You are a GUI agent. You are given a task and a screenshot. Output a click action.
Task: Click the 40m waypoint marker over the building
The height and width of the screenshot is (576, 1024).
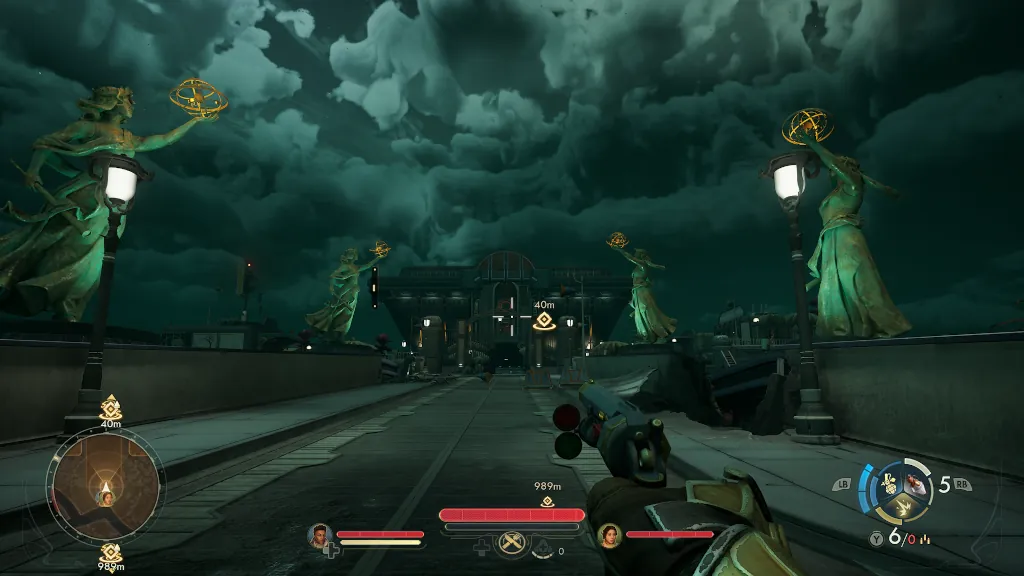click(544, 321)
